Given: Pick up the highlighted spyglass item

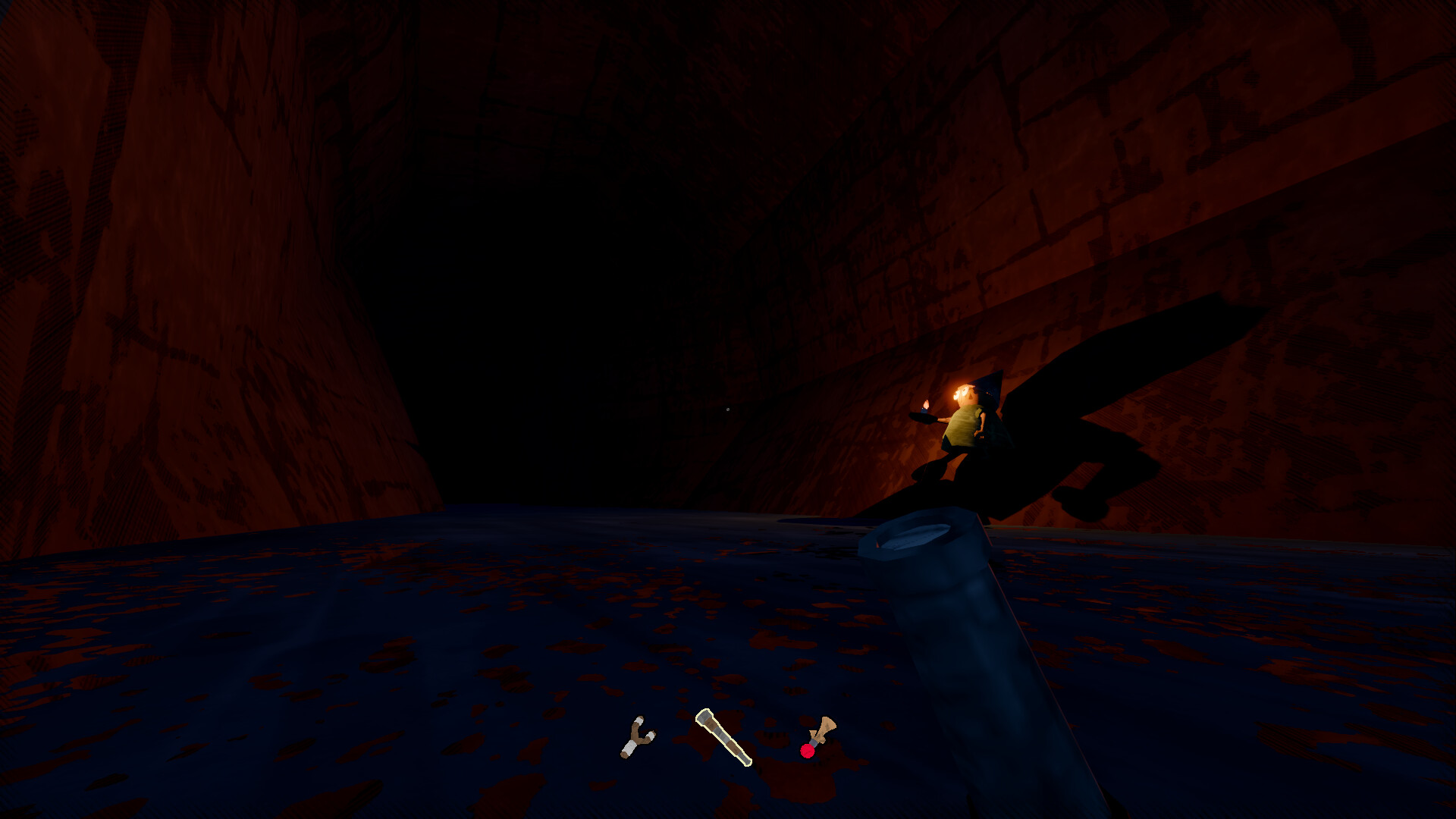Looking at the screenshot, I should click(723, 736).
